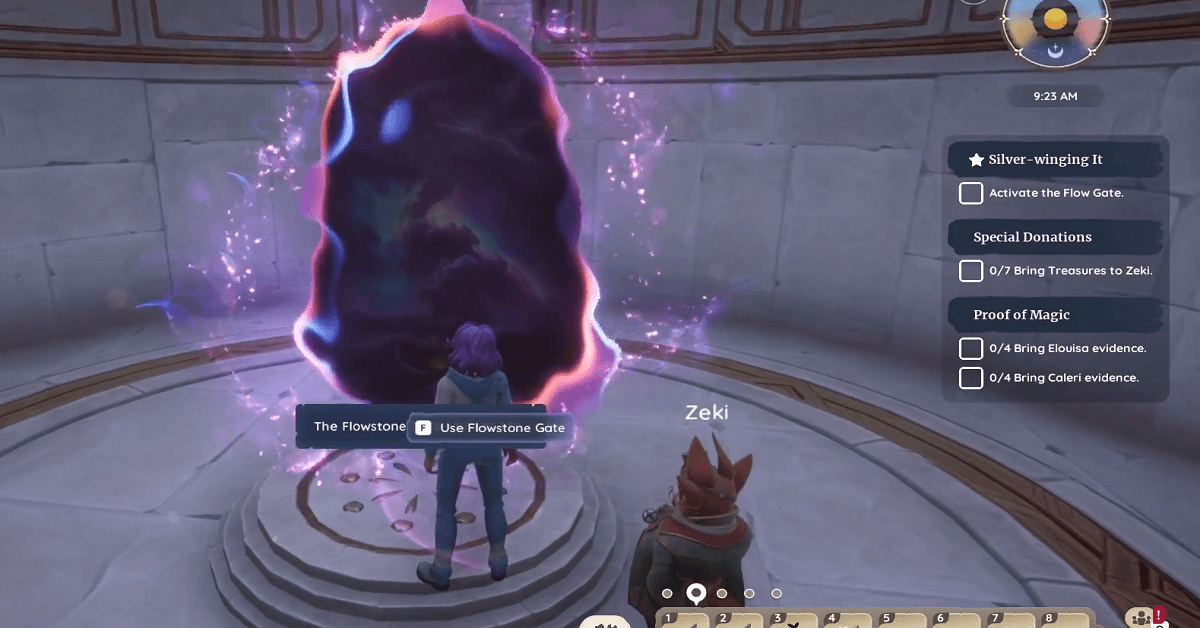Click the Bring Elouisa evidence objective
Screen dimensions: 1200x628
[1066, 348]
